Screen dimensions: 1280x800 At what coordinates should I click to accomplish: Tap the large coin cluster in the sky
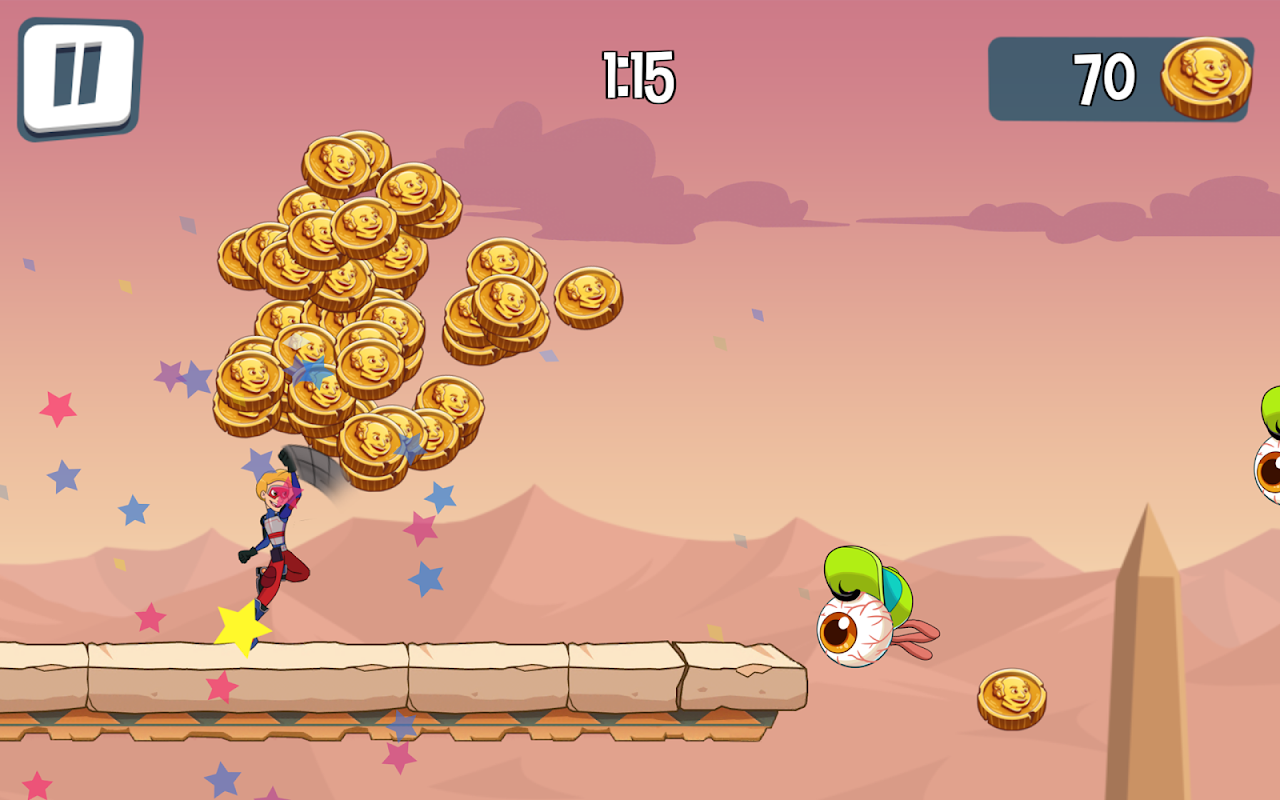point(350,300)
